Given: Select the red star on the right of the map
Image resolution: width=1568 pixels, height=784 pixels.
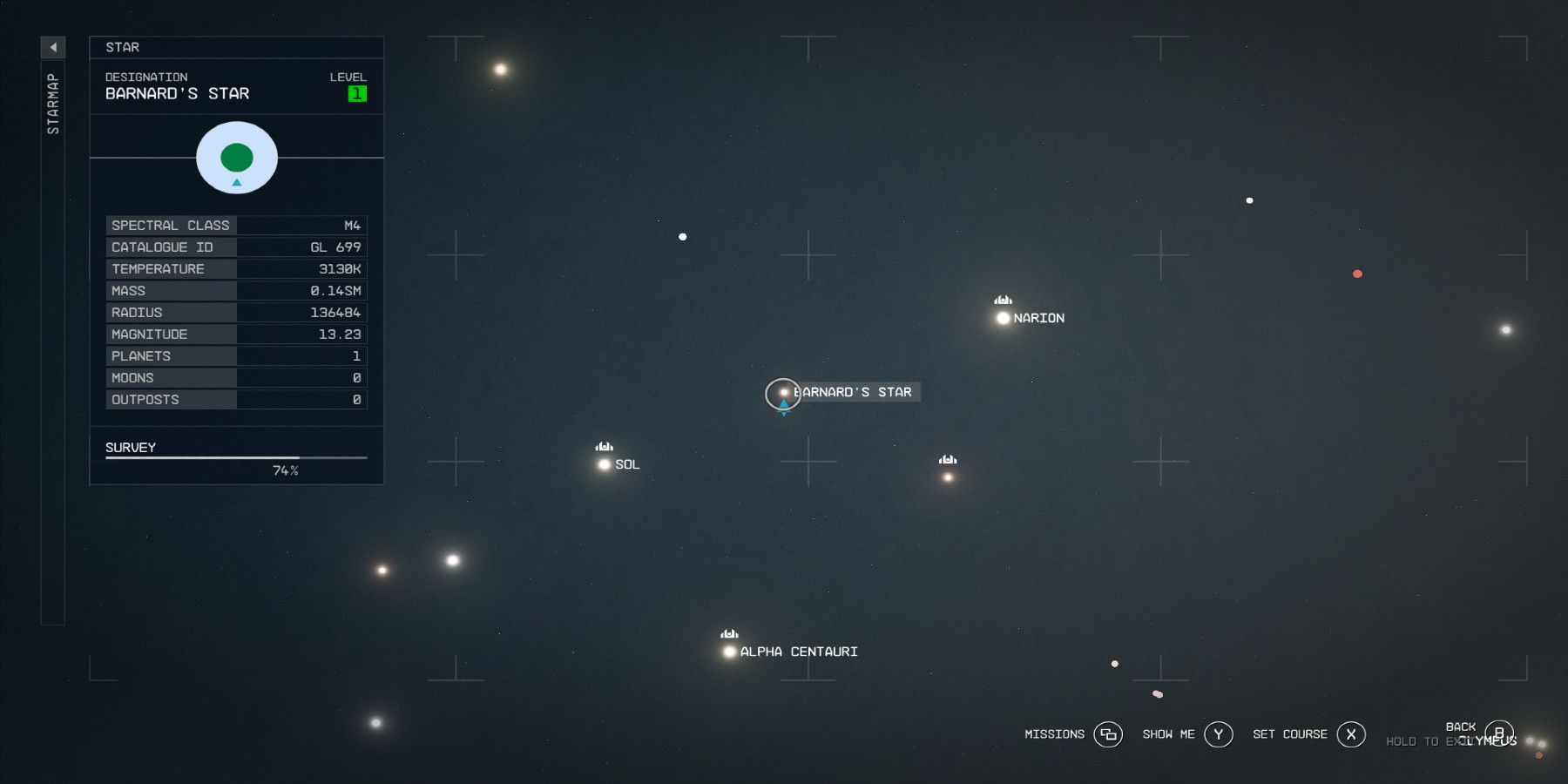Looking at the screenshot, I should (x=1357, y=274).
